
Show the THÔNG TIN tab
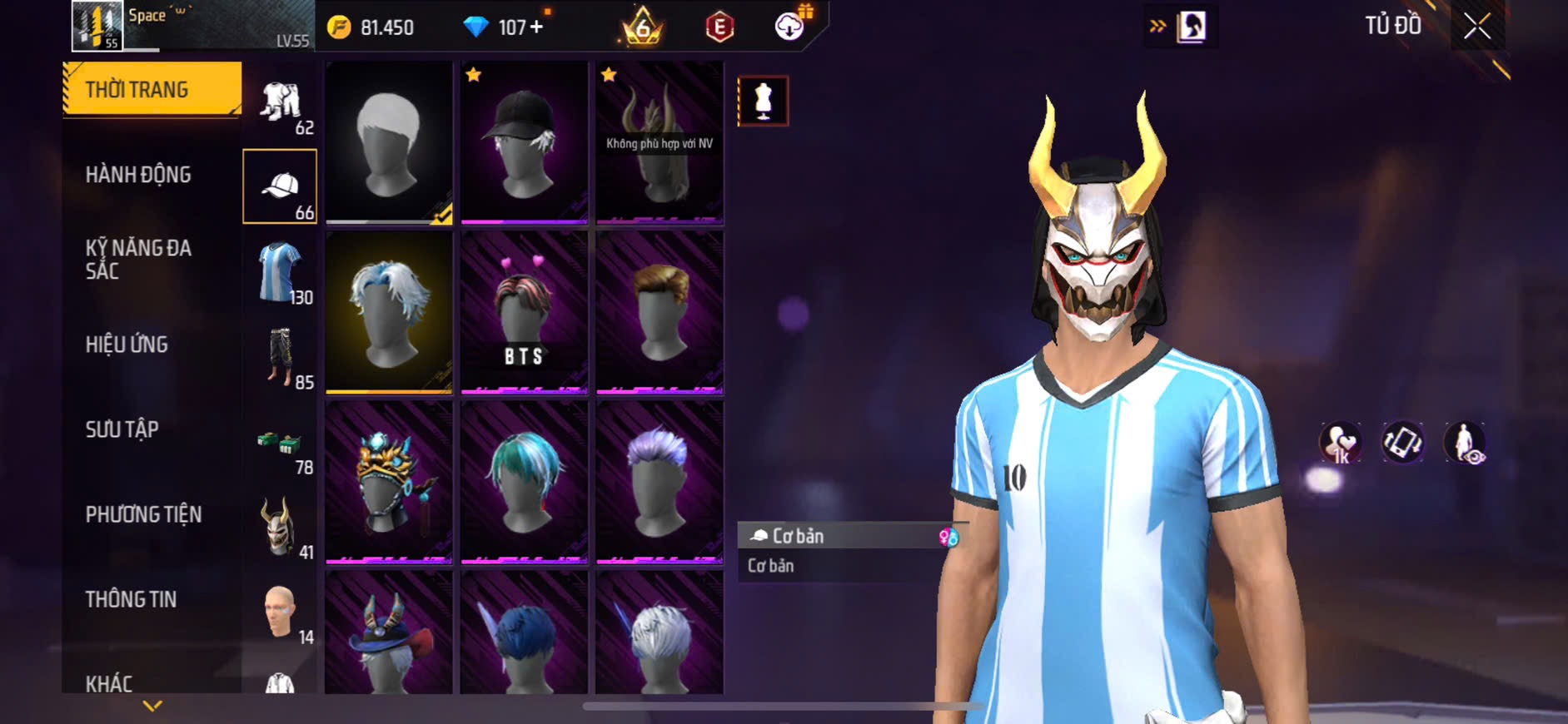pos(131,599)
